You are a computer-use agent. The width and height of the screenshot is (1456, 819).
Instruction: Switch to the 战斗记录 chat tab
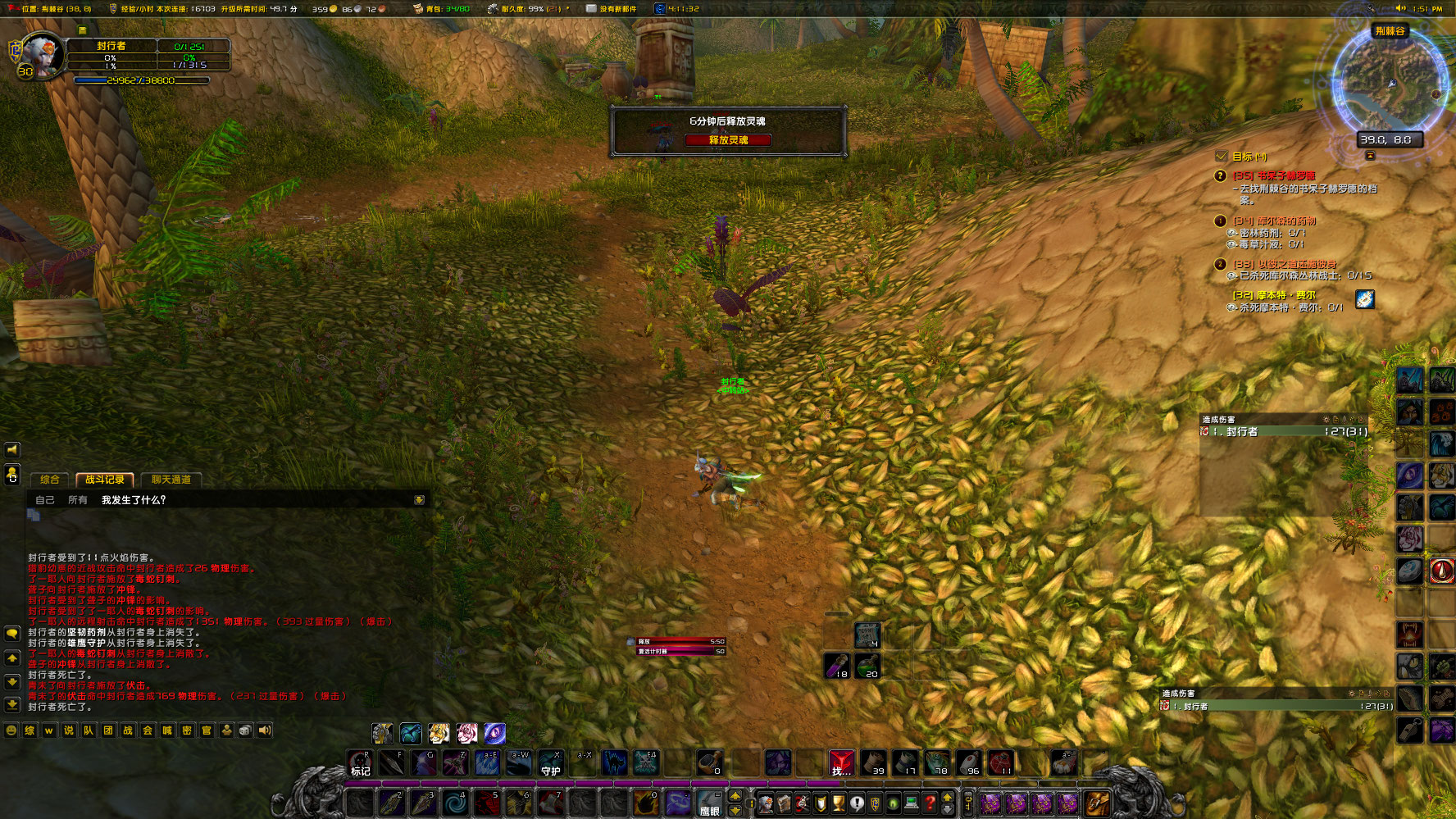click(104, 479)
